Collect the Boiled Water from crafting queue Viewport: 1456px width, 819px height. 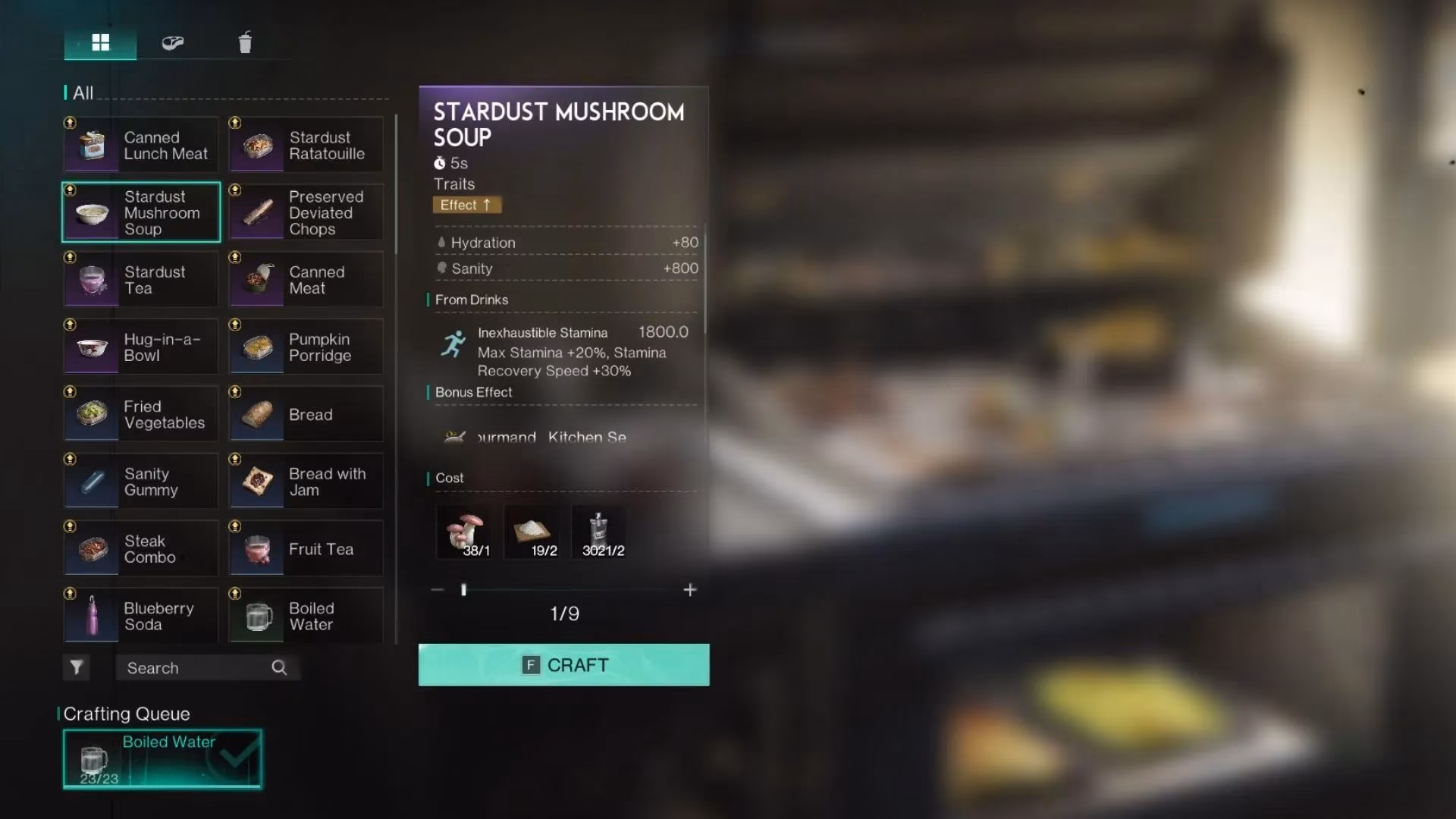click(x=162, y=758)
